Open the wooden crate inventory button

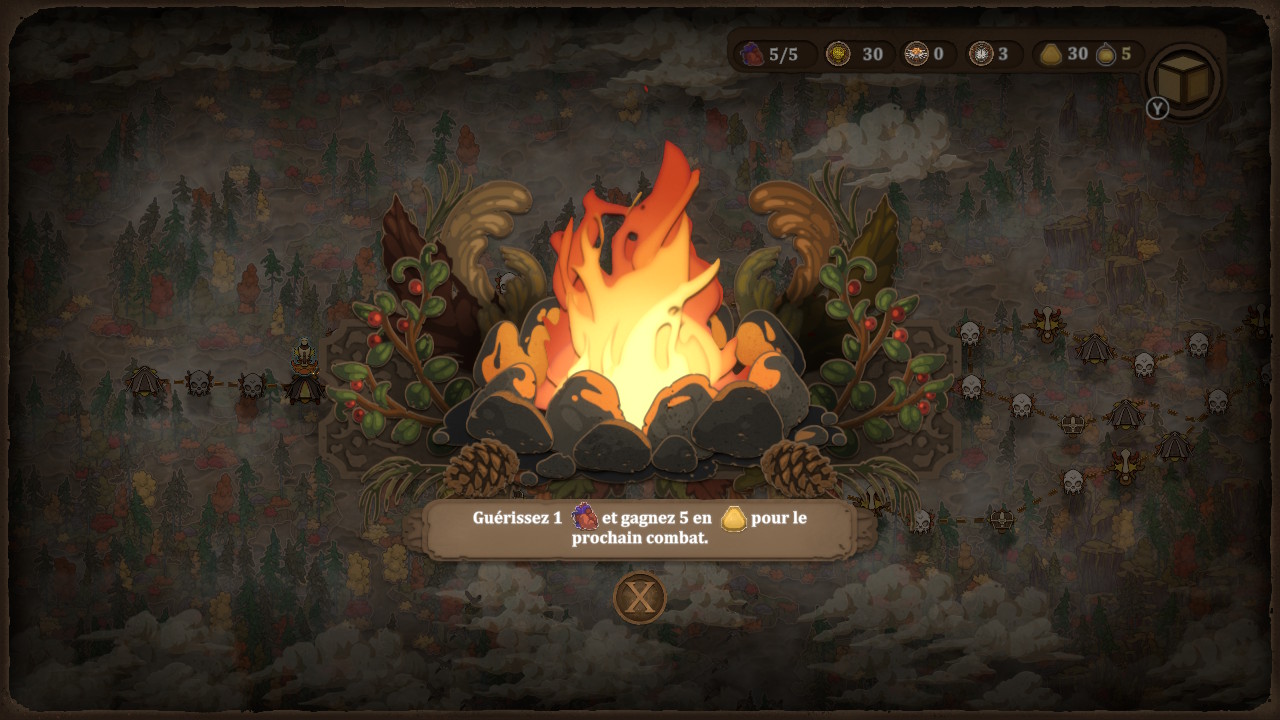pyautogui.click(x=1184, y=80)
